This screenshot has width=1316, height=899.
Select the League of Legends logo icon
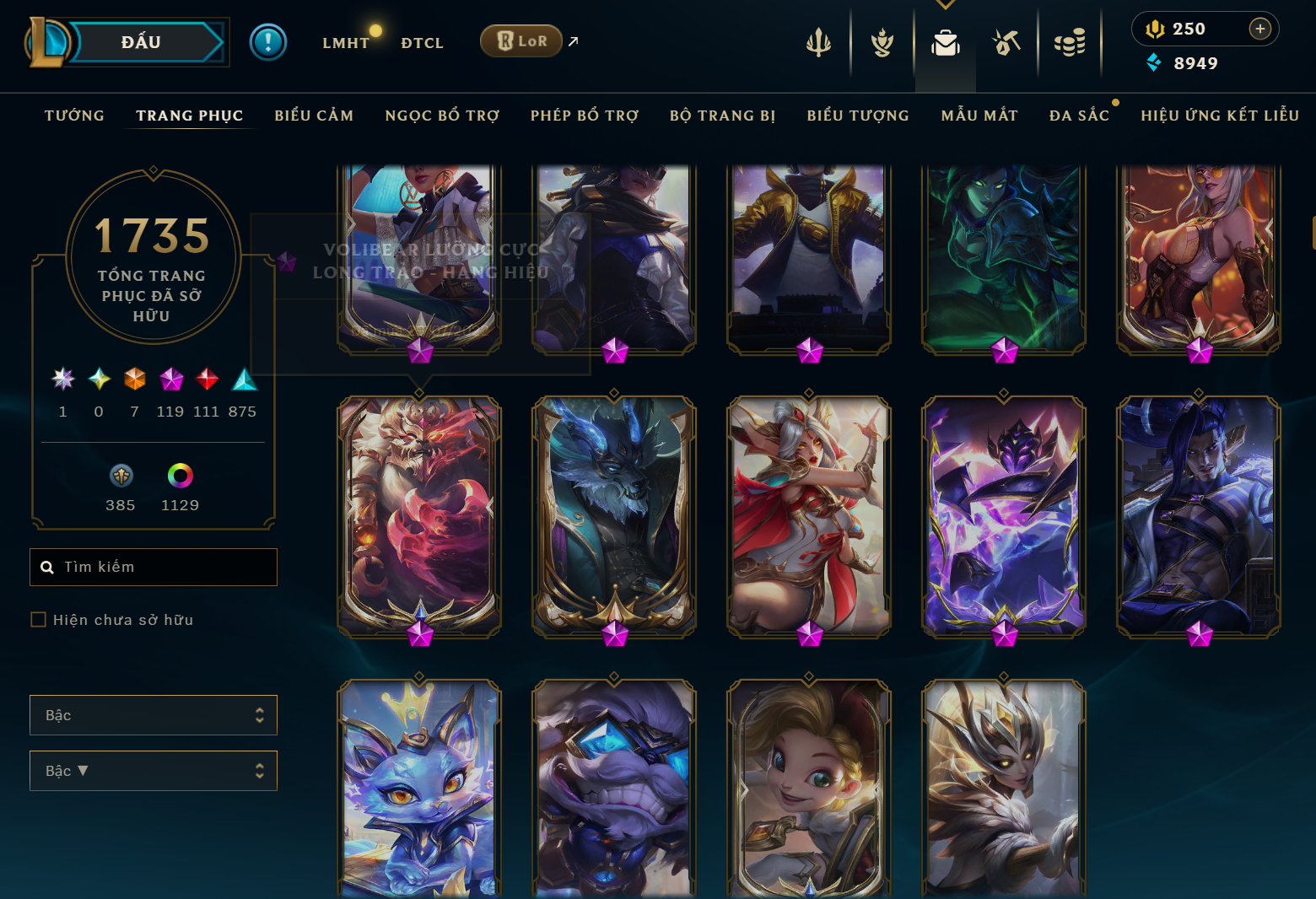pos(51,42)
